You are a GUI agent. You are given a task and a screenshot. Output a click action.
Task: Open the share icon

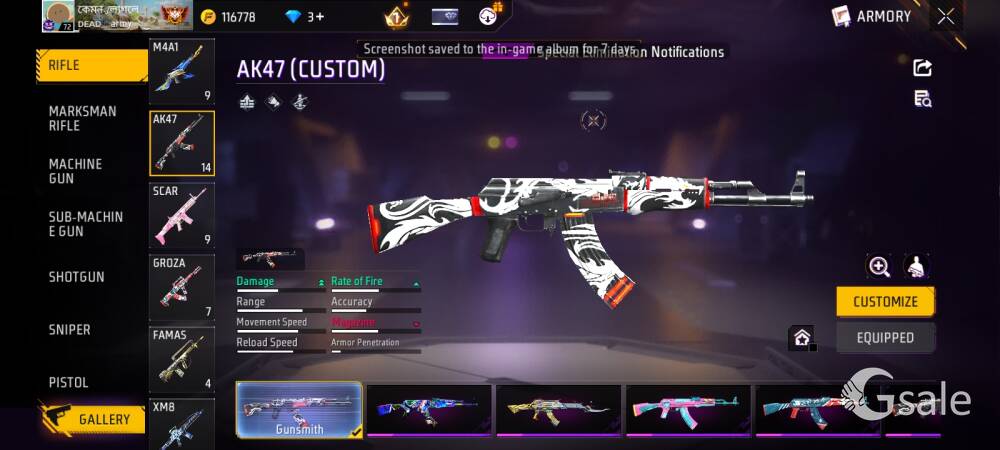923,67
